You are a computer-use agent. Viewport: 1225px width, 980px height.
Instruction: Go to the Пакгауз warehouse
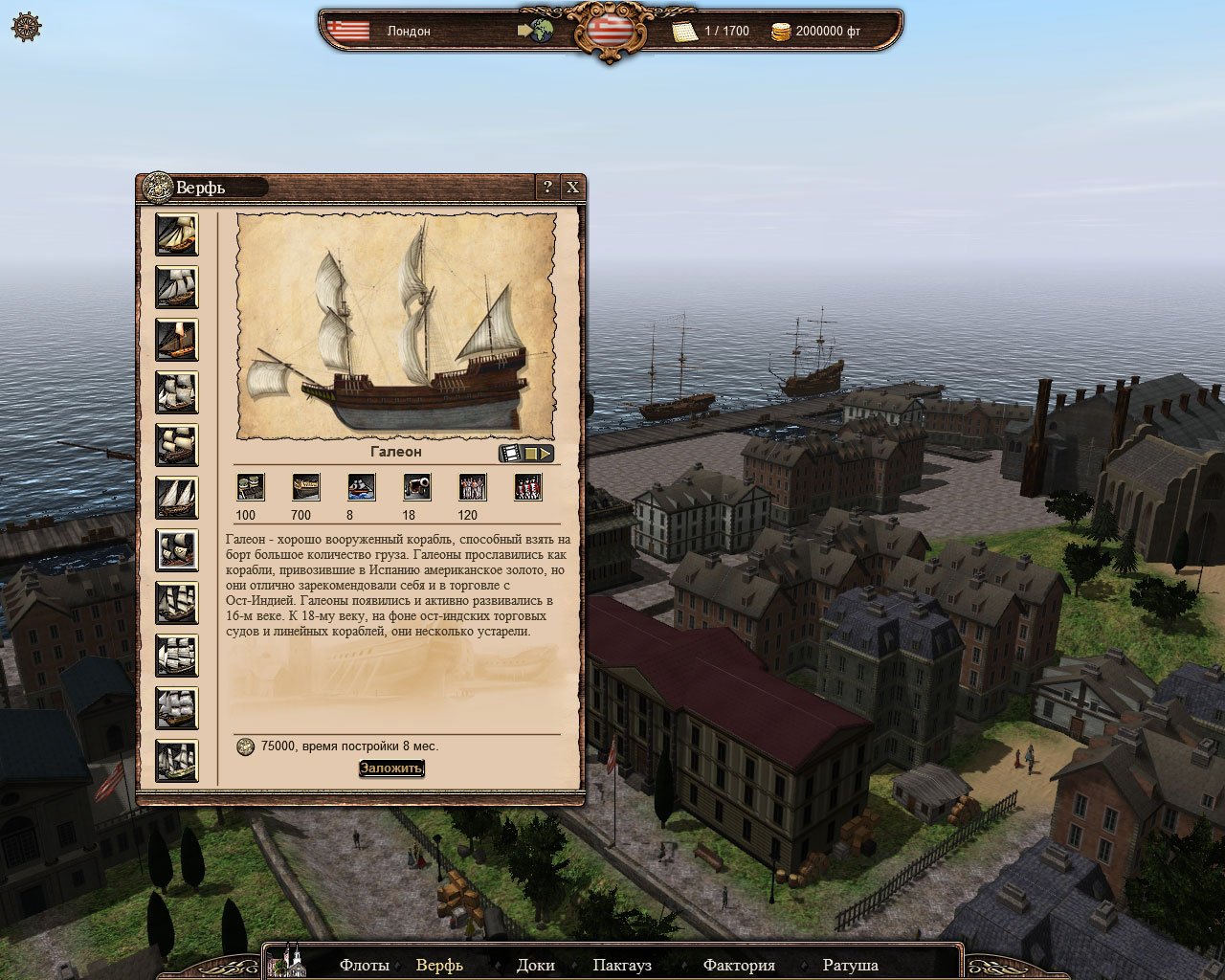tap(622, 965)
